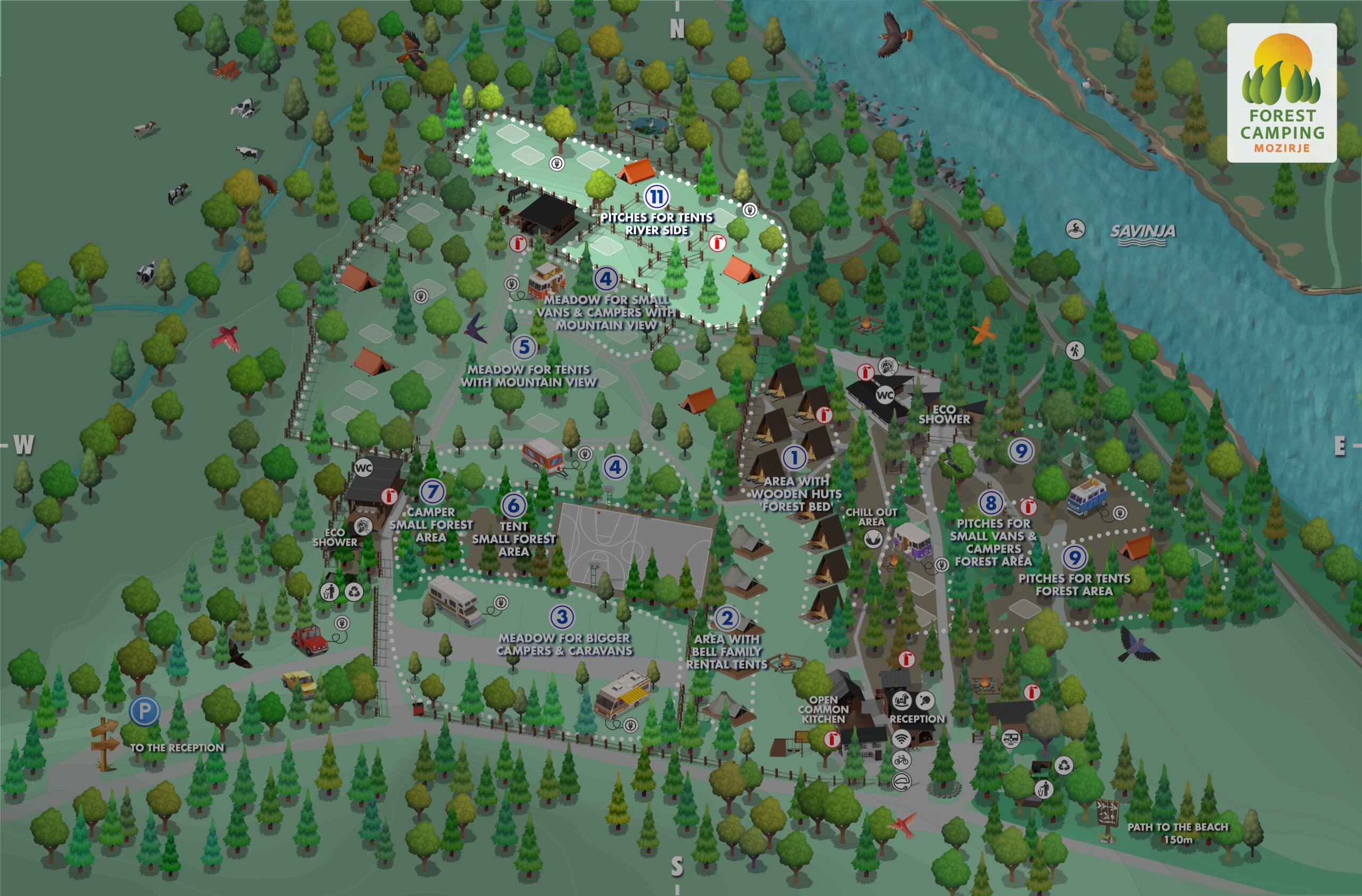Select the number 6 tent forest marker

(513, 504)
